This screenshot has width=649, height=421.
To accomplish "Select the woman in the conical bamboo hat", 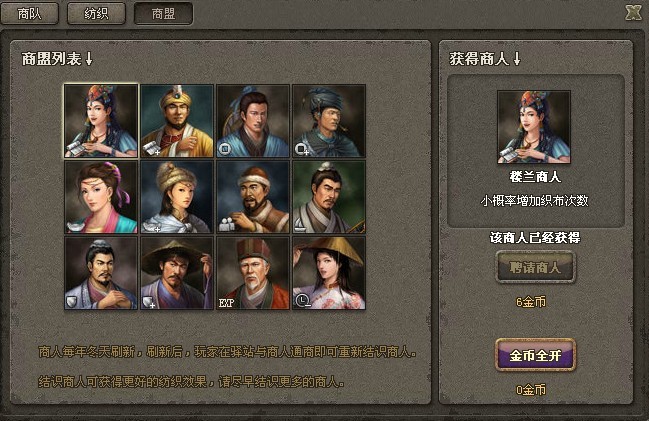I will click(329, 272).
